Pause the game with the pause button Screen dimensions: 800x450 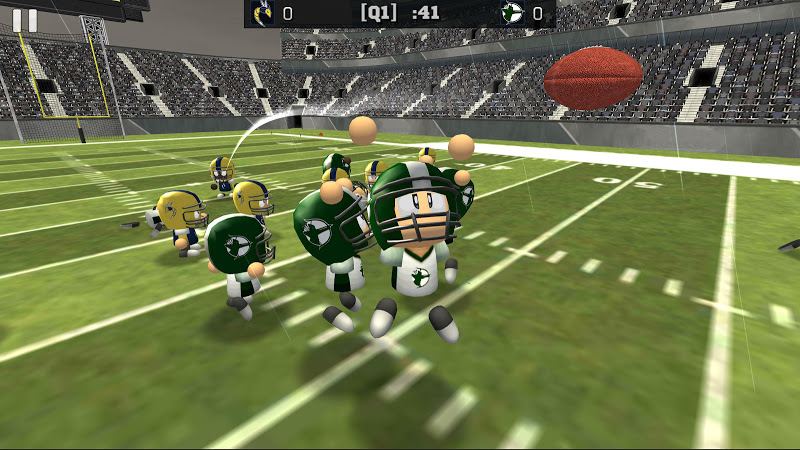[25, 20]
